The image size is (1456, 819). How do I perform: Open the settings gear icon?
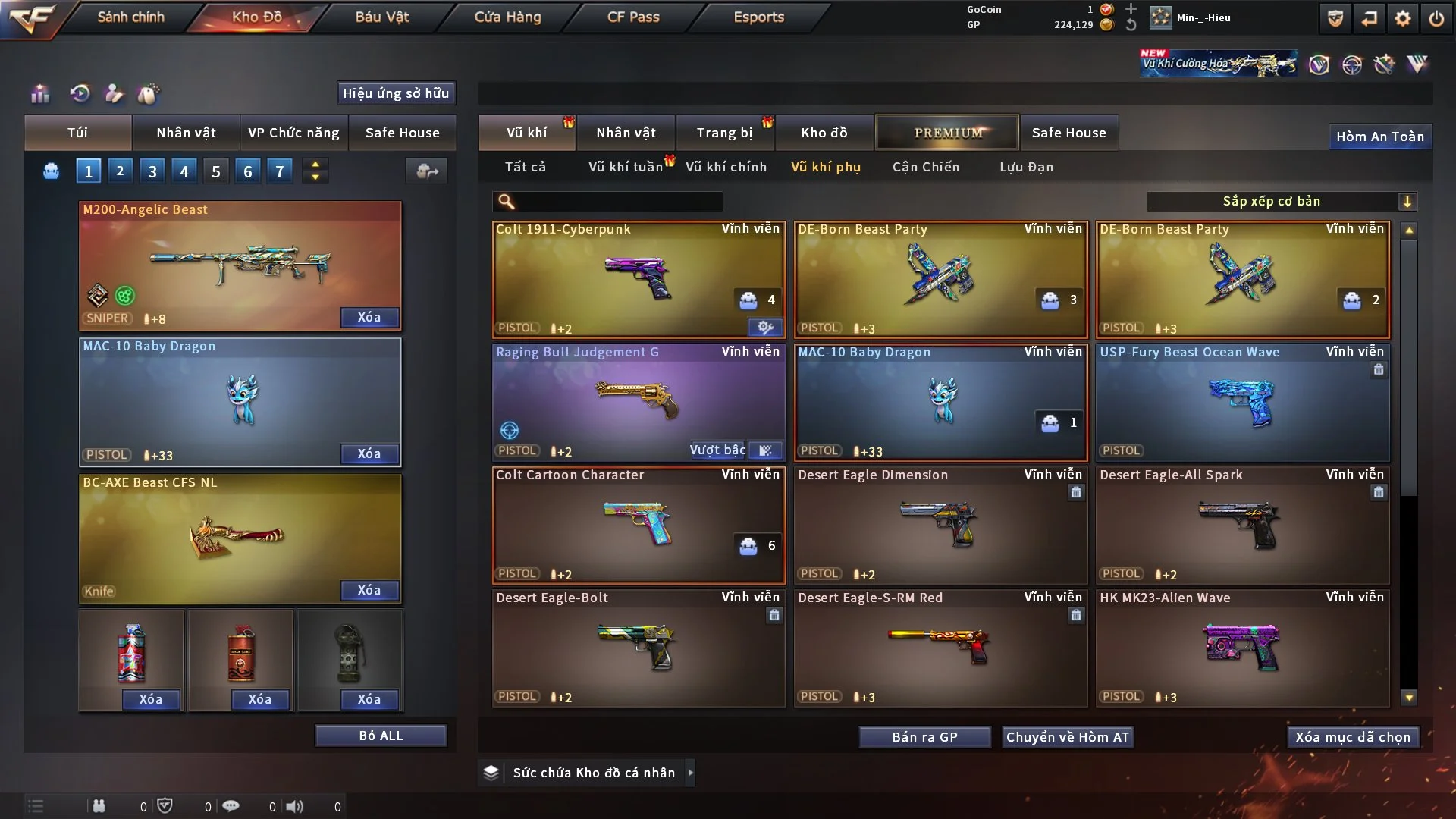[x=1402, y=19]
